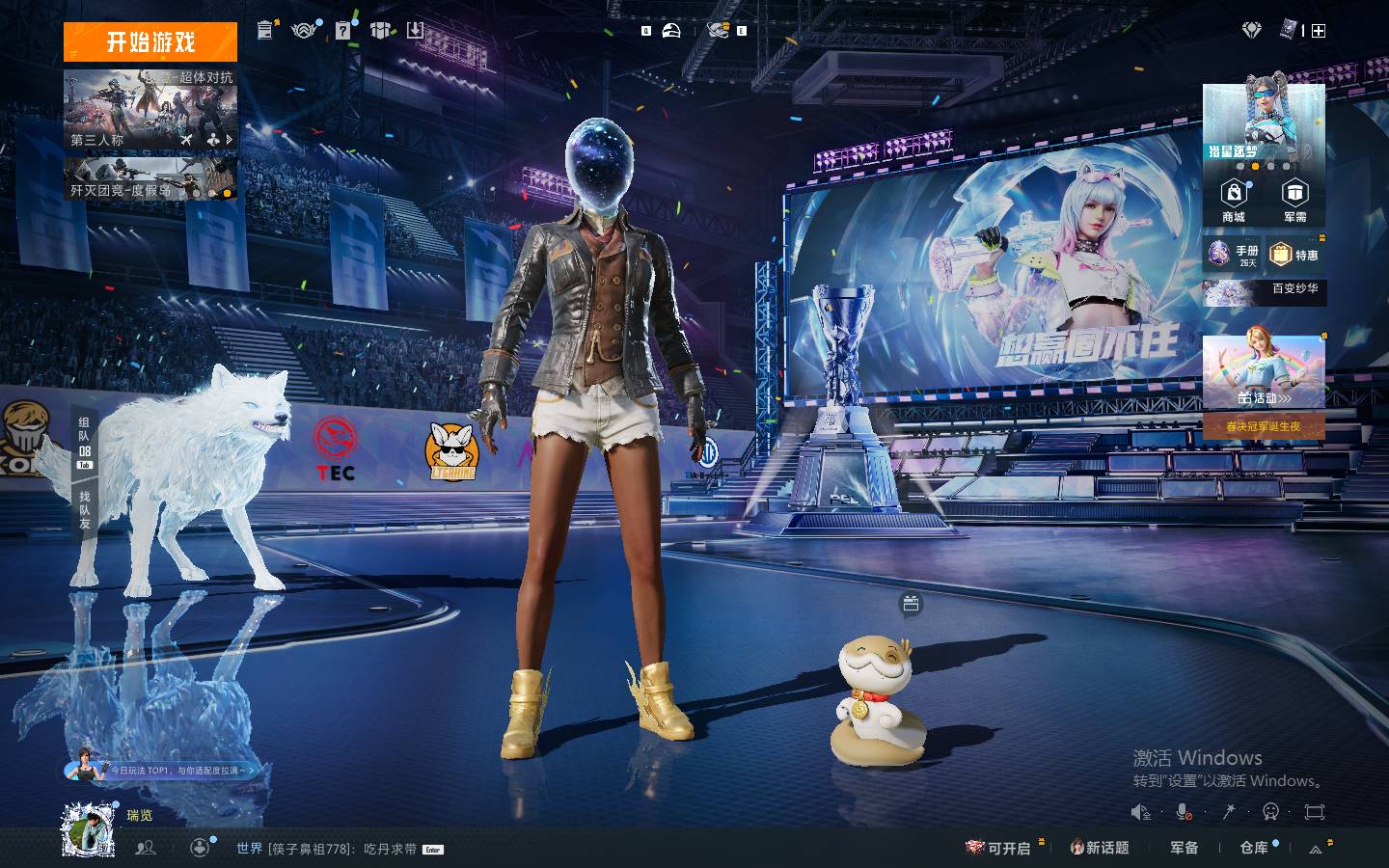The width and height of the screenshot is (1389, 868).
Task: Select the 歼灭团竞-度假岛 mode card
Action: (150, 179)
